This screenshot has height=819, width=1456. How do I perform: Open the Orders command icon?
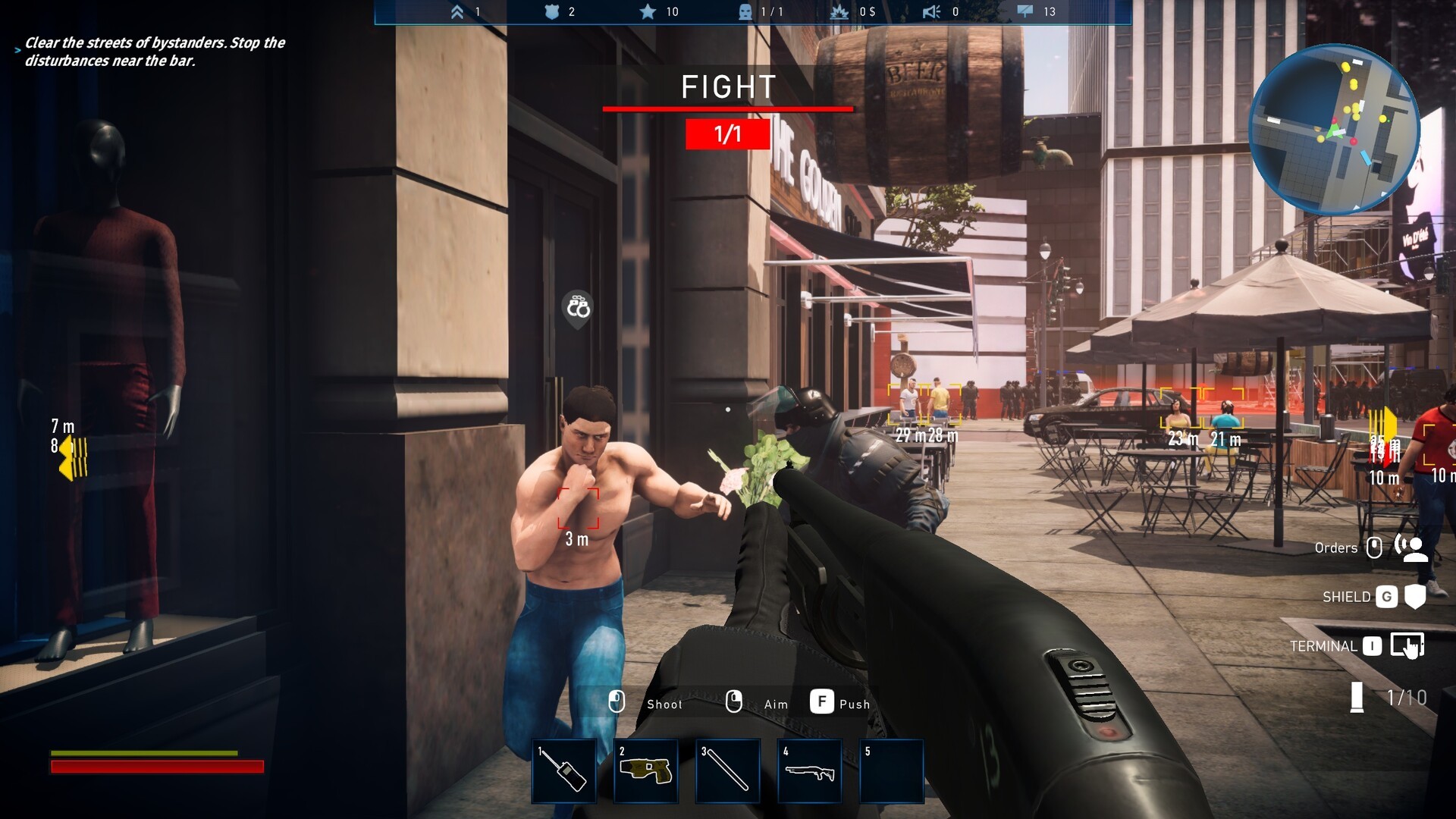(x=1411, y=548)
